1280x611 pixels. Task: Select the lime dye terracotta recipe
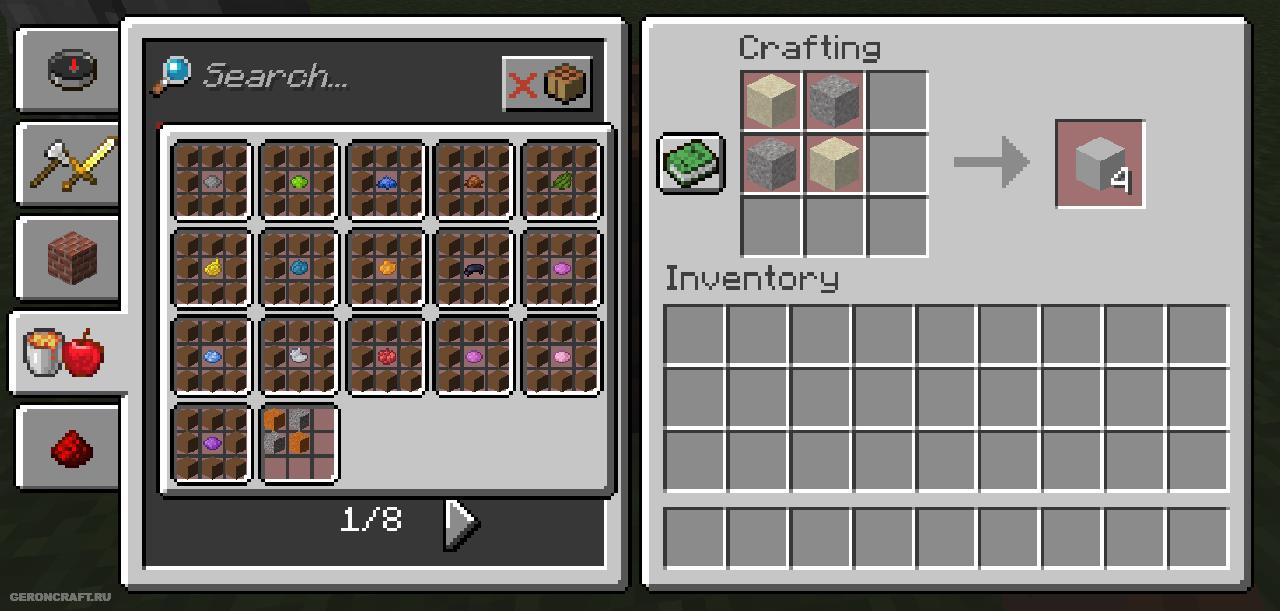299,181
